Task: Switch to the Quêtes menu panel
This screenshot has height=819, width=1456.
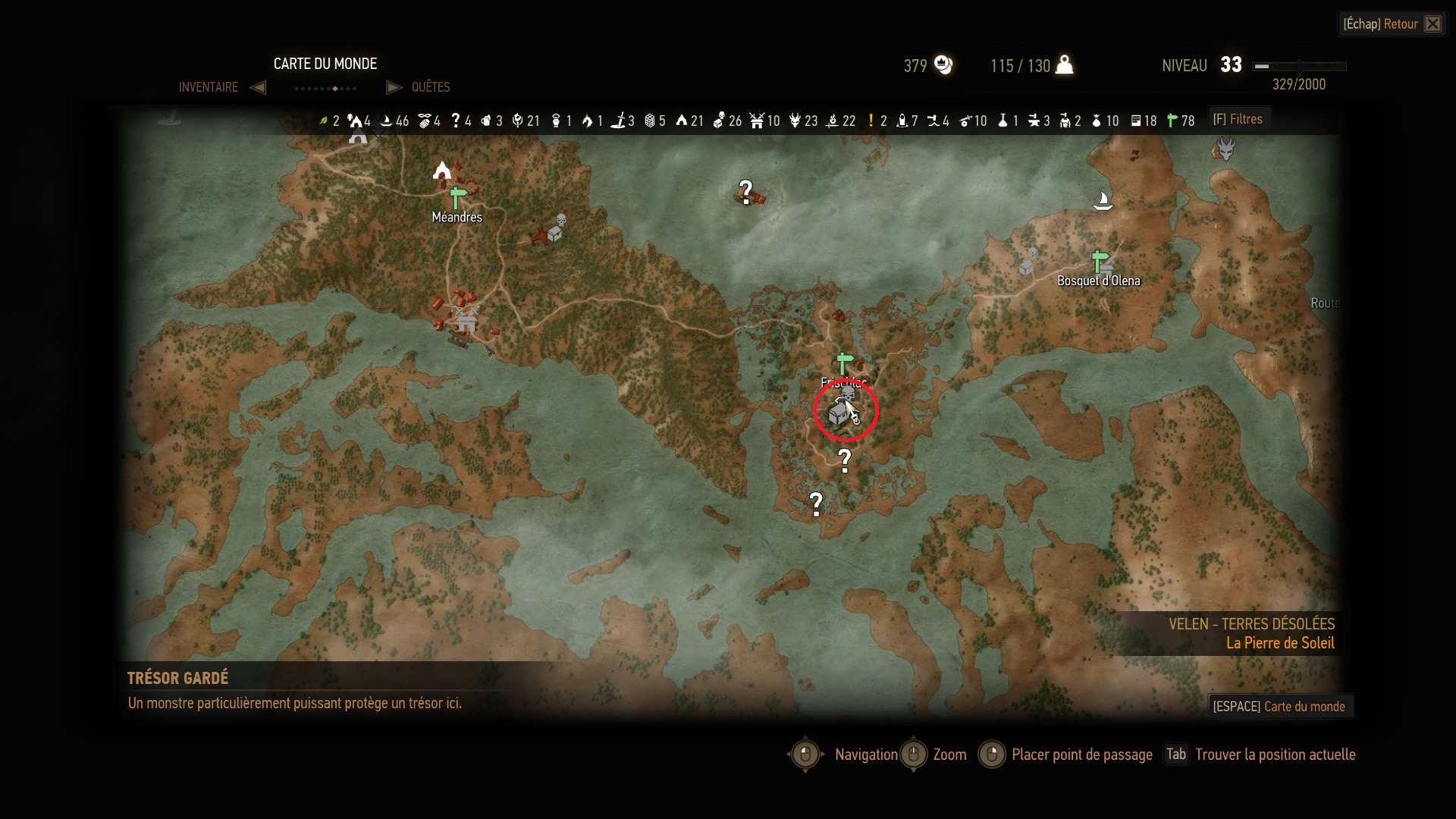Action: 430,87
